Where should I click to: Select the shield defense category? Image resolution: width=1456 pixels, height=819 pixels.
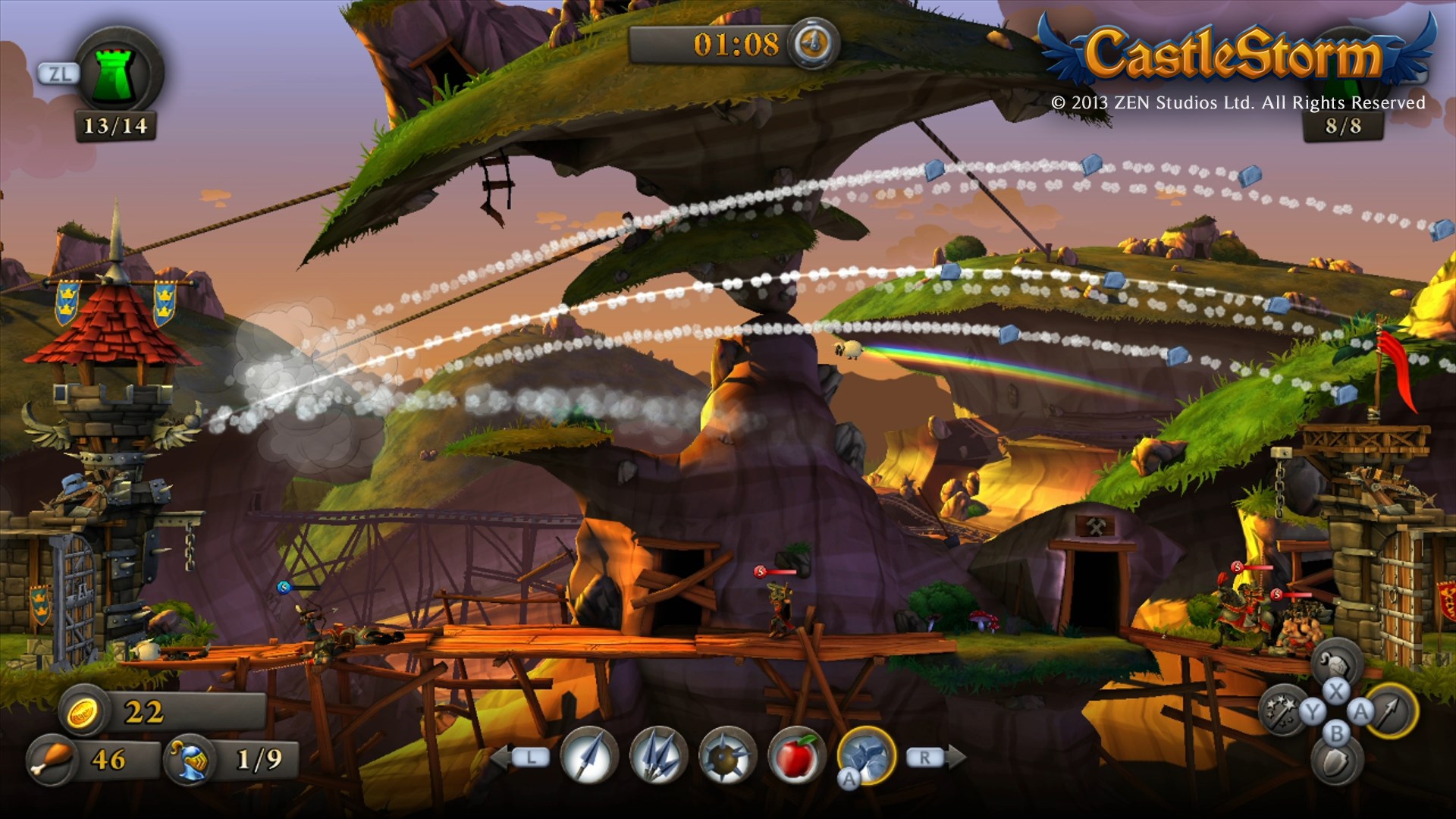pos(1336,762)
